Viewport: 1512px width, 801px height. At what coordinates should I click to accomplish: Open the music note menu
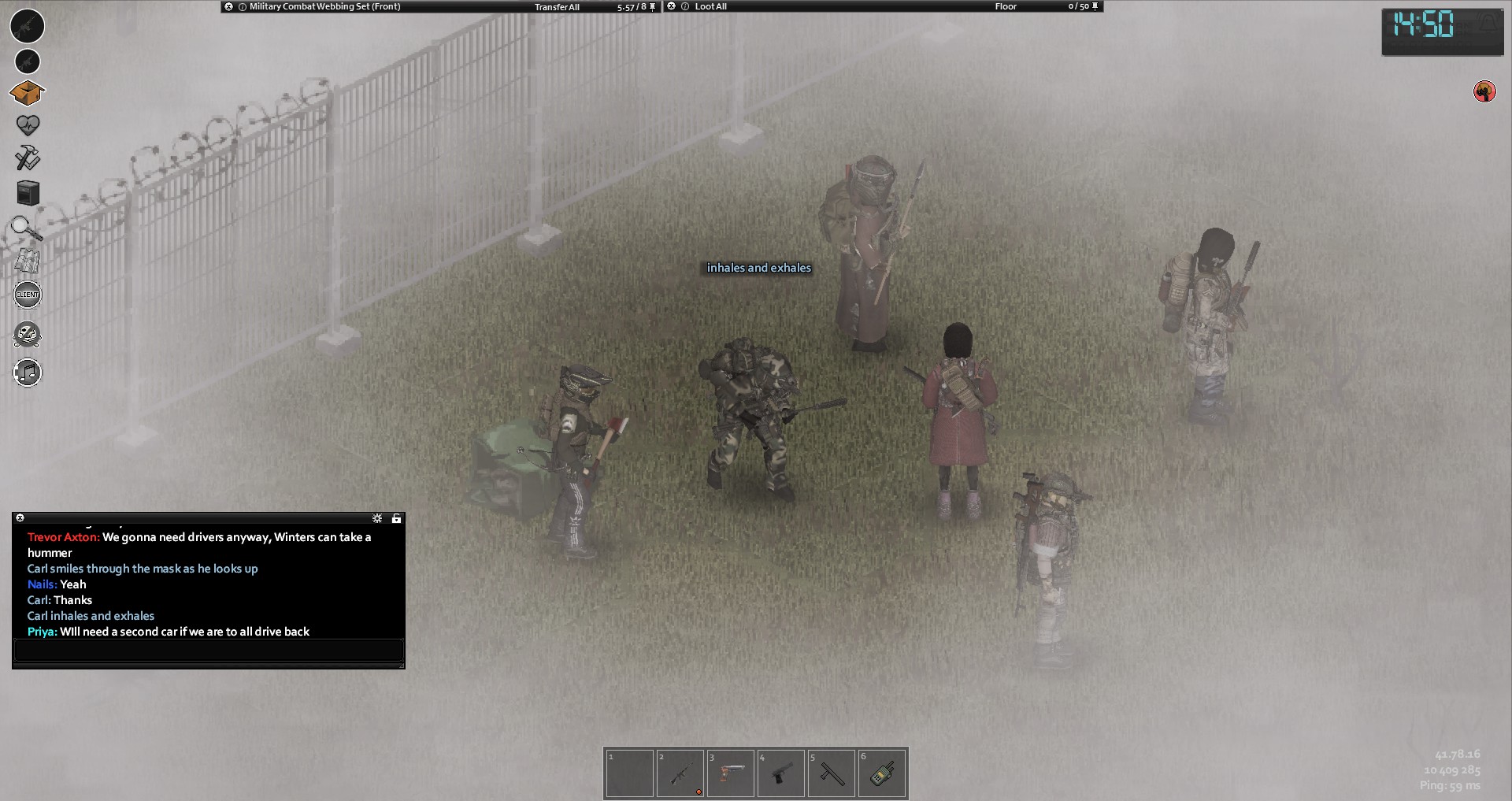[28, 372]
